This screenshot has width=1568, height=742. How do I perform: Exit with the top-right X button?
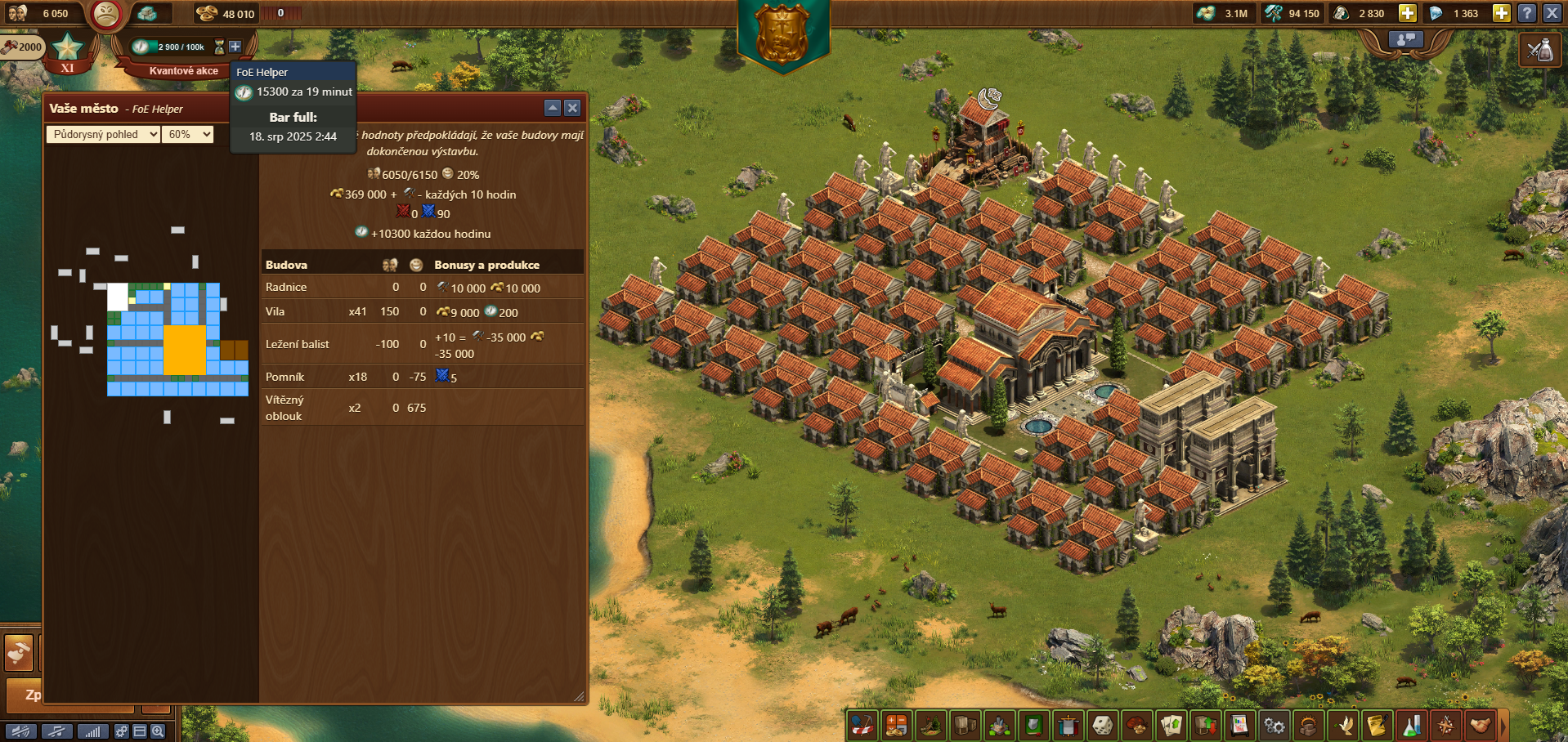click(1552, 13)
